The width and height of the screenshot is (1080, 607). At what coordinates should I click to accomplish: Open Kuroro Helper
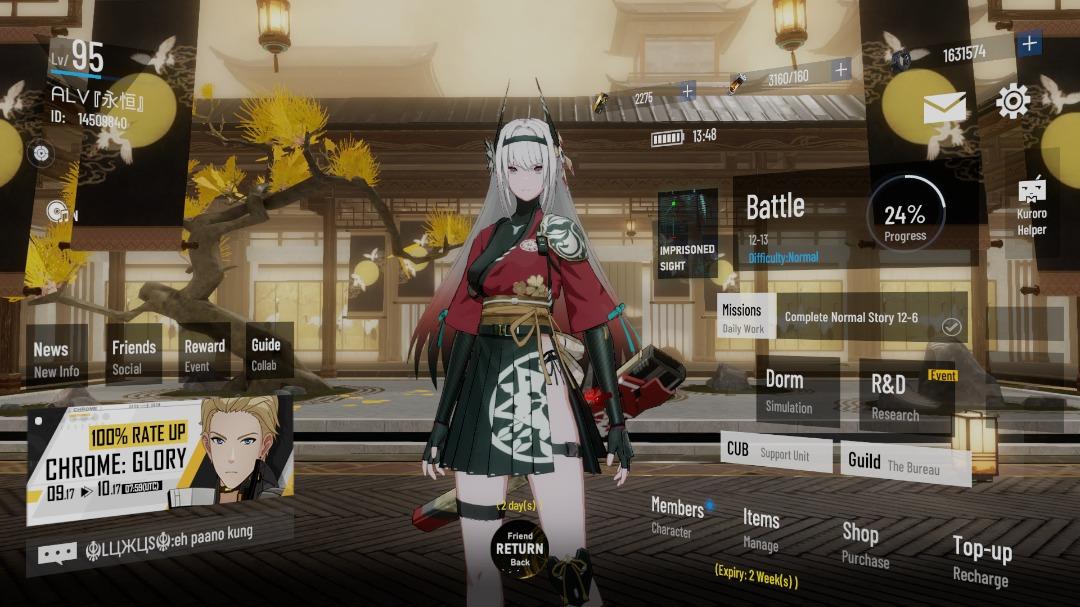[x=1031, y=207]
